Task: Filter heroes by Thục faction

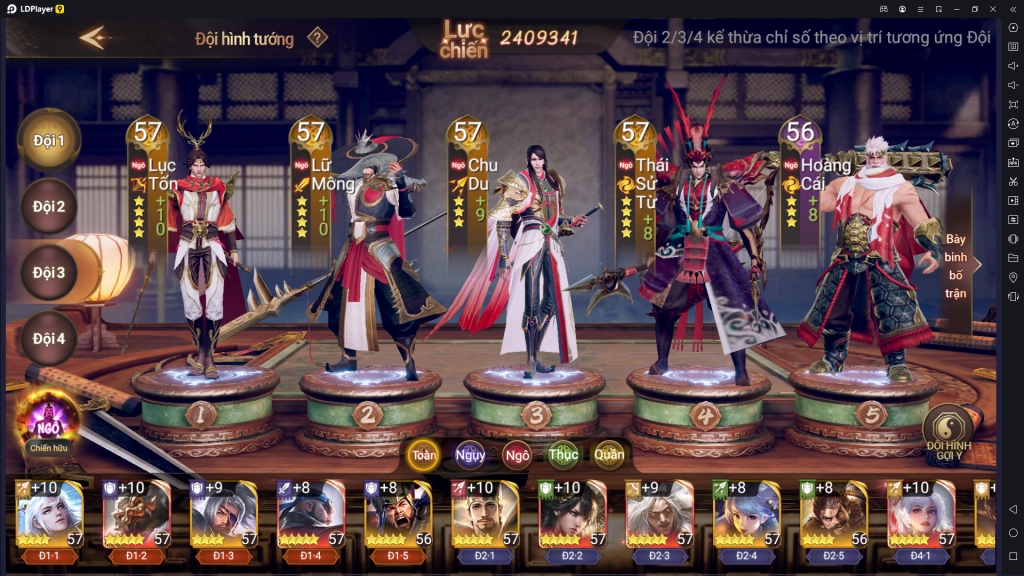Action: point(563,454)
